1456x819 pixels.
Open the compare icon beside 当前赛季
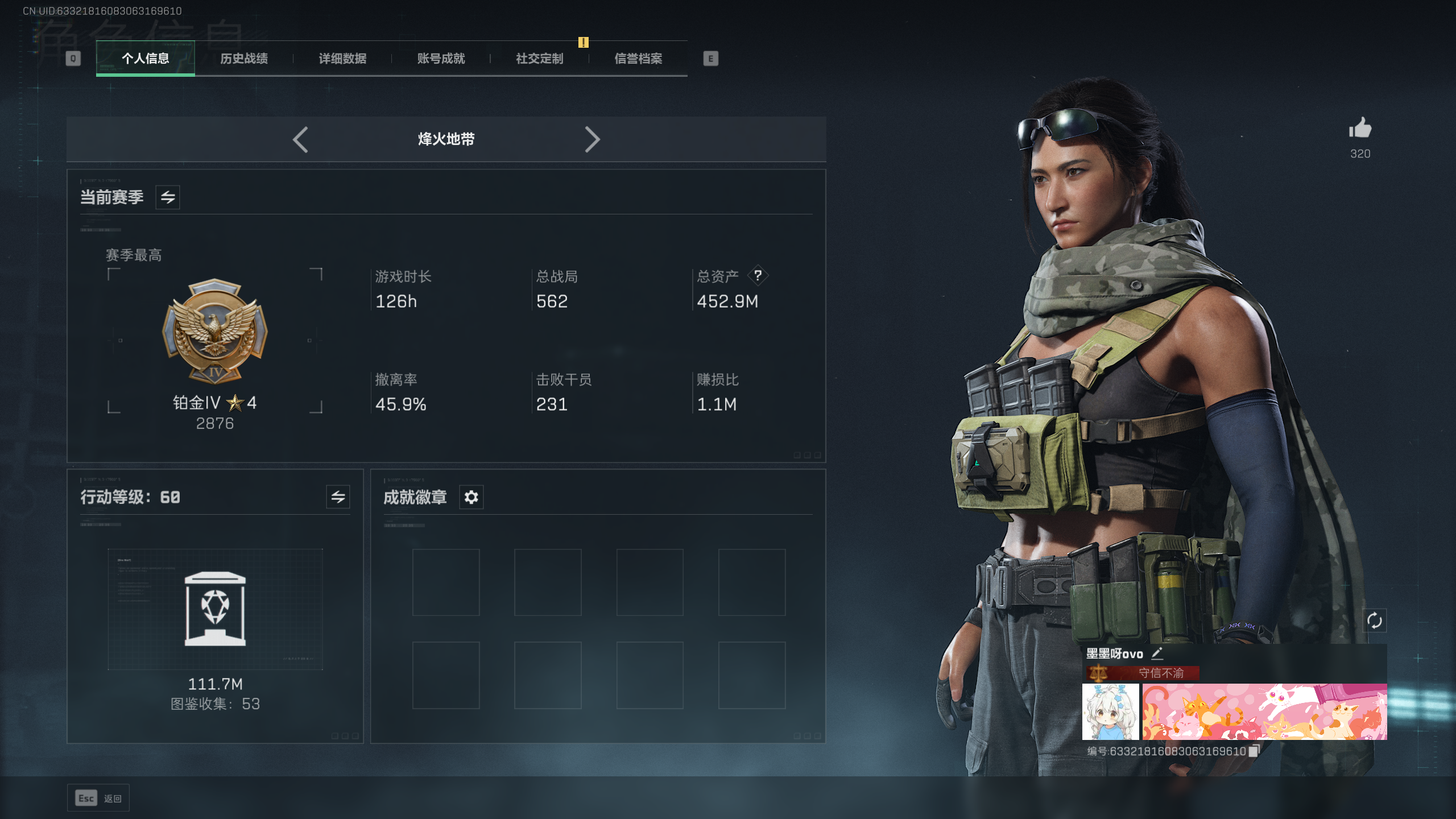(168, 197)
